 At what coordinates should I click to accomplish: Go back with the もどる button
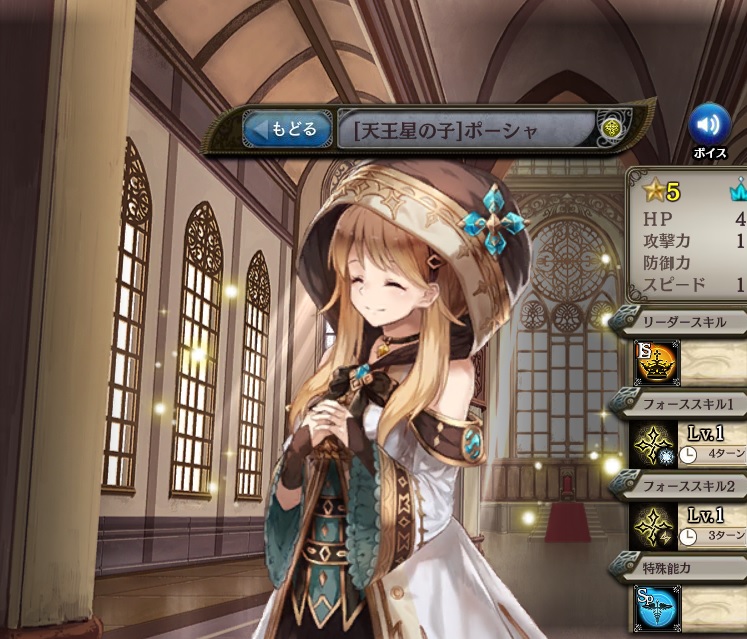287,129
